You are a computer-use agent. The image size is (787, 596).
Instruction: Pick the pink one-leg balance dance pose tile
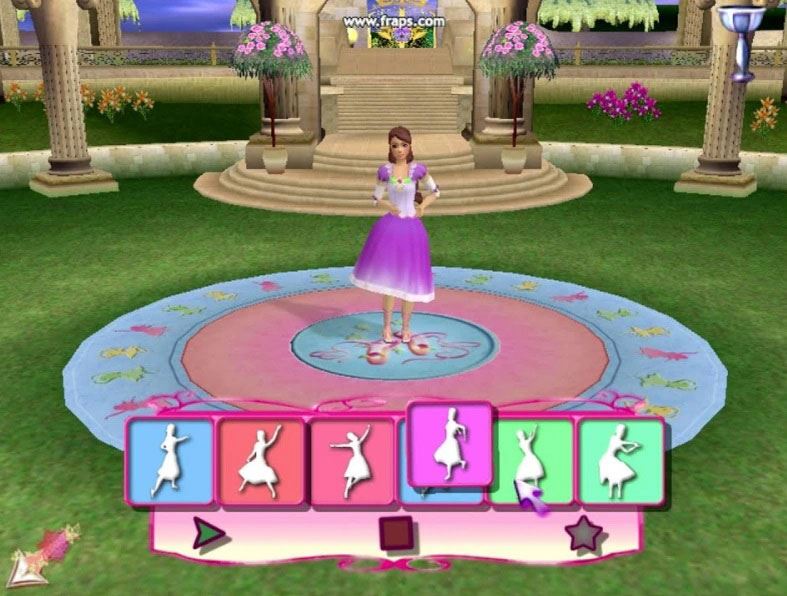click(351, 461)
